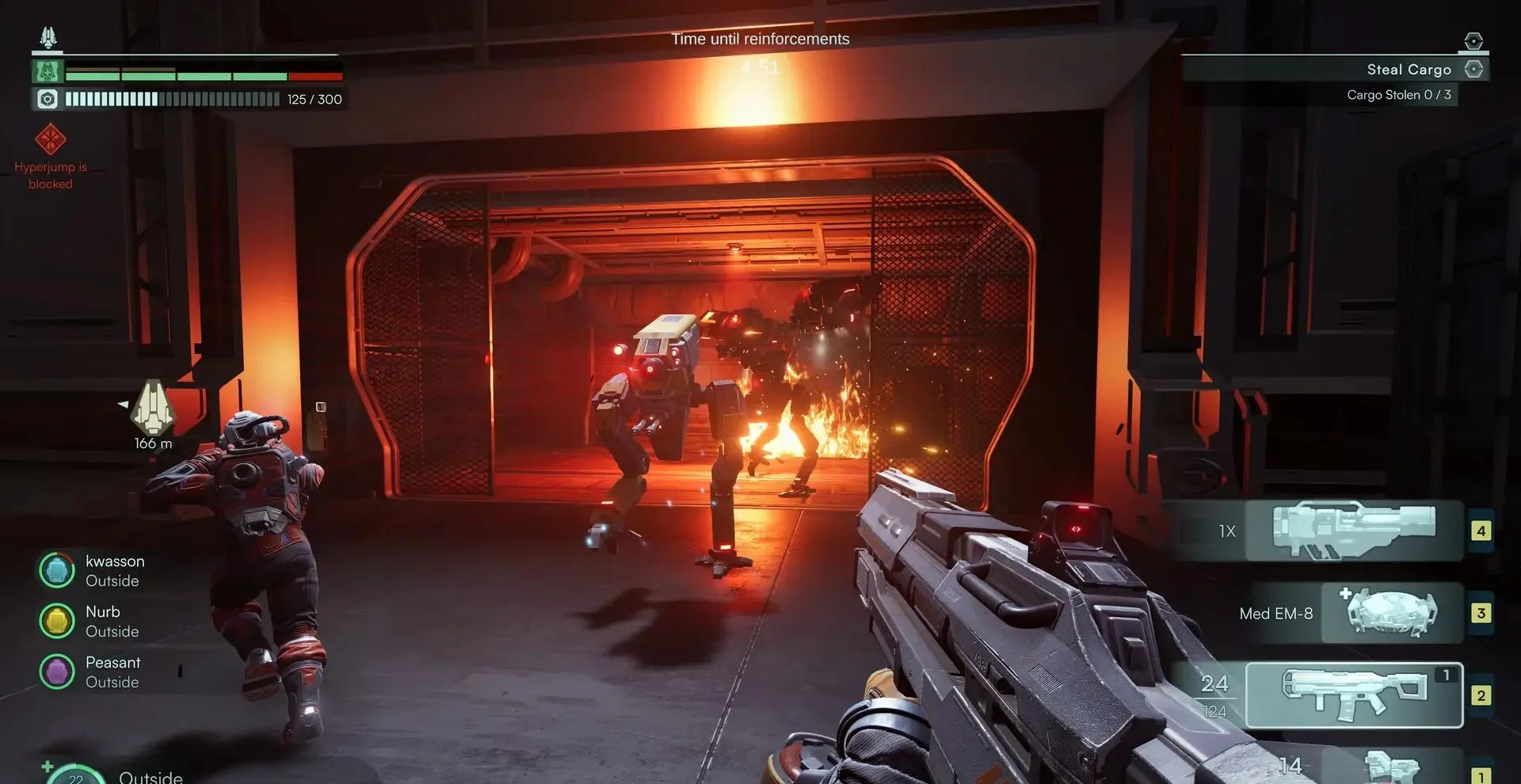
Task: Click the ship waypoint marker at 166 m
Action: (x=152, y=407)
